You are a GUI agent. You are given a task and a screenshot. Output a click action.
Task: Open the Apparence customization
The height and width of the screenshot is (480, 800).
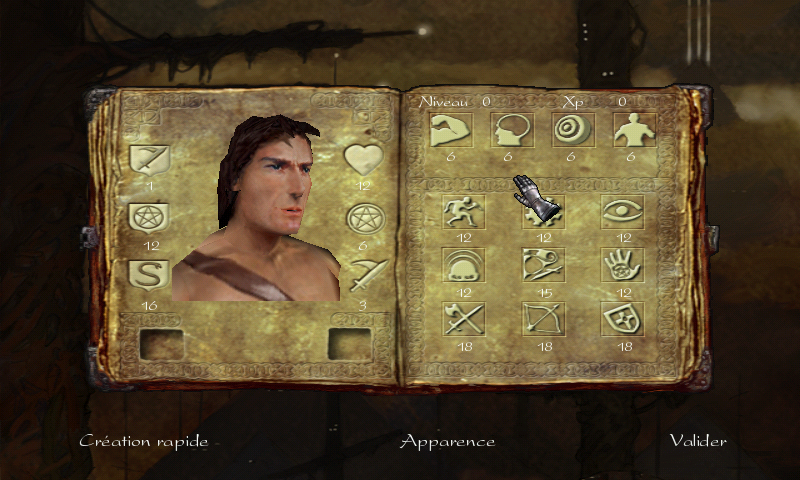coord(447,441)
